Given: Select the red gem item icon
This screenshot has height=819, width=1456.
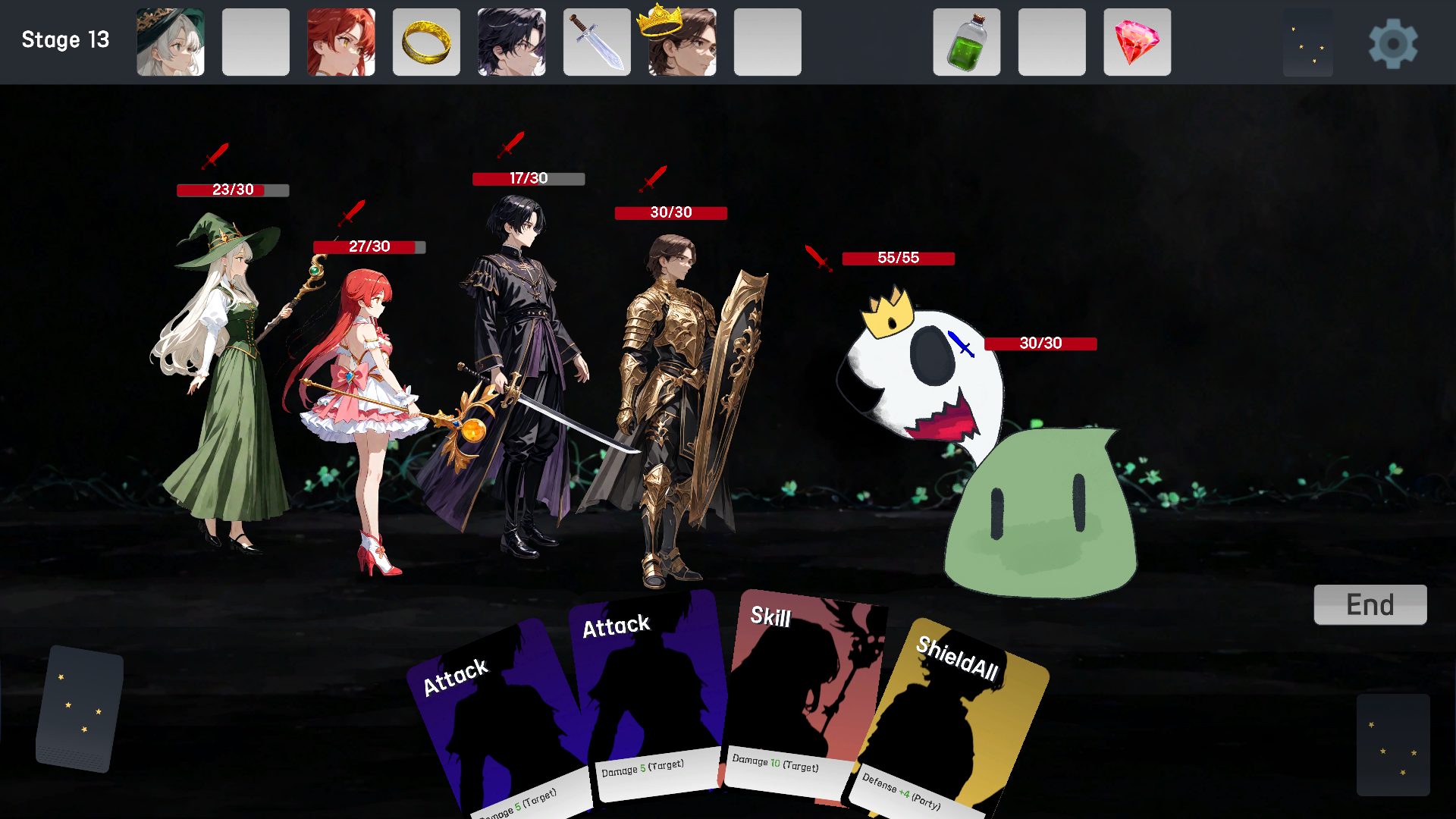Looking at the screenshot, I should [x=1137, y=42].
